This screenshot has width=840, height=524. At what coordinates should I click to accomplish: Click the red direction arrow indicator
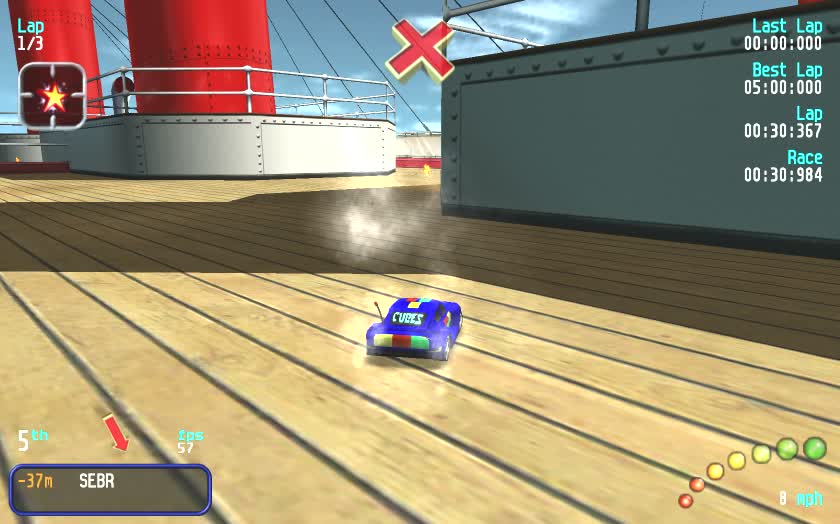pyautogui.click(x=117, y=433)
